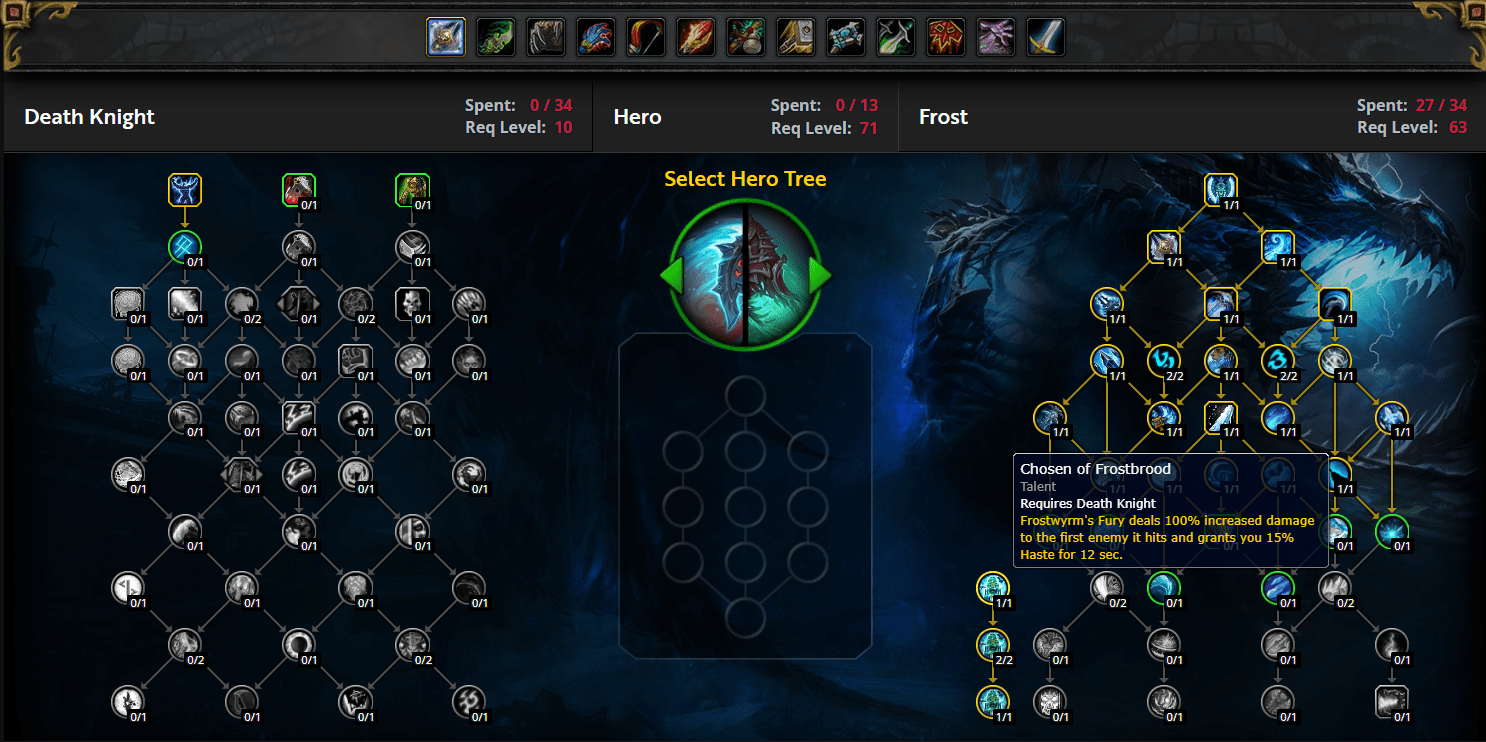Select the Death Knight panel header
The image size is (1486, 742).
[89, 116]
